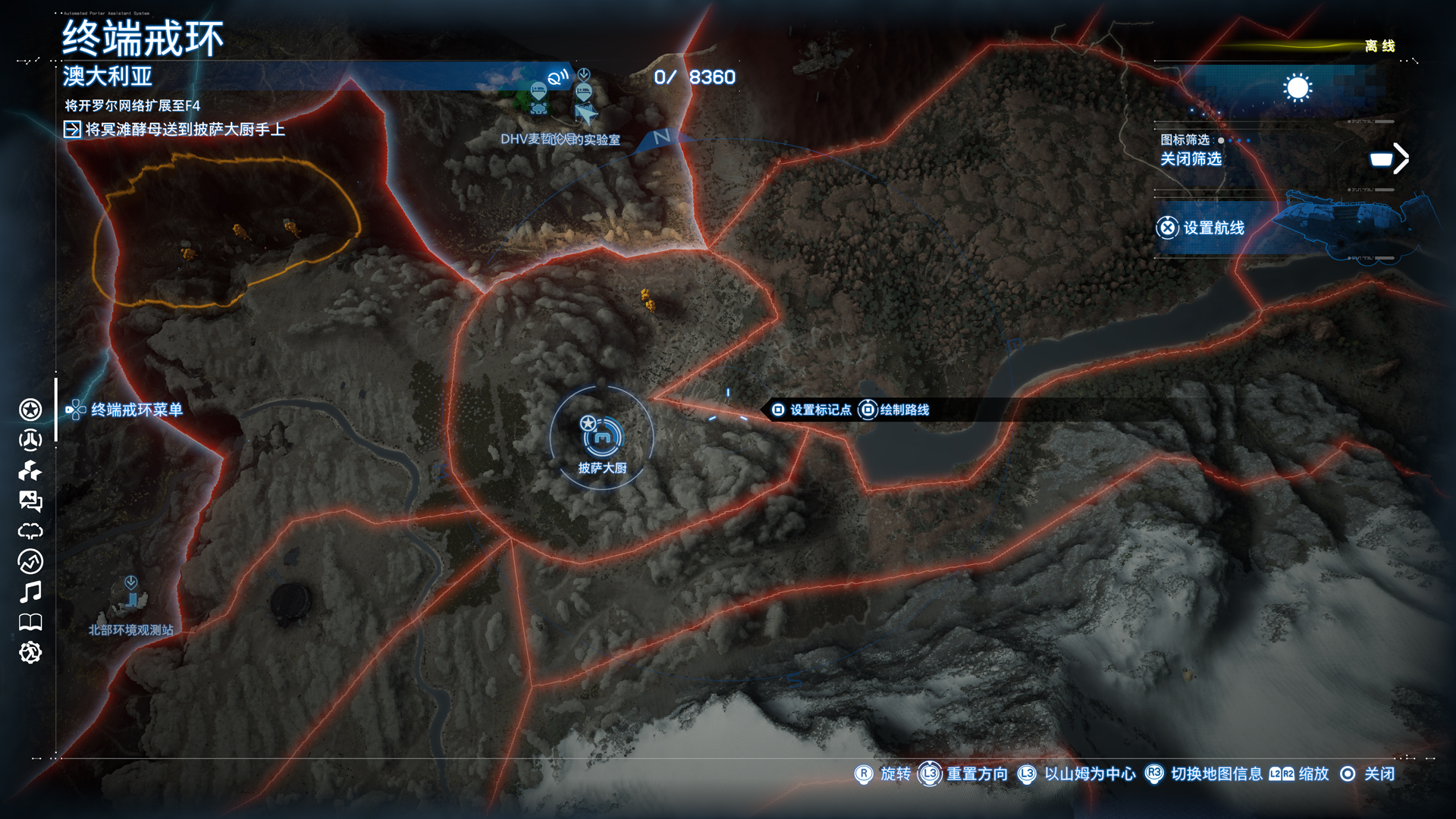Screen dimensions: 1456x819
Task: Click the download arrow above DHV麦哲伦号的实验室
Action: [583, 75]
